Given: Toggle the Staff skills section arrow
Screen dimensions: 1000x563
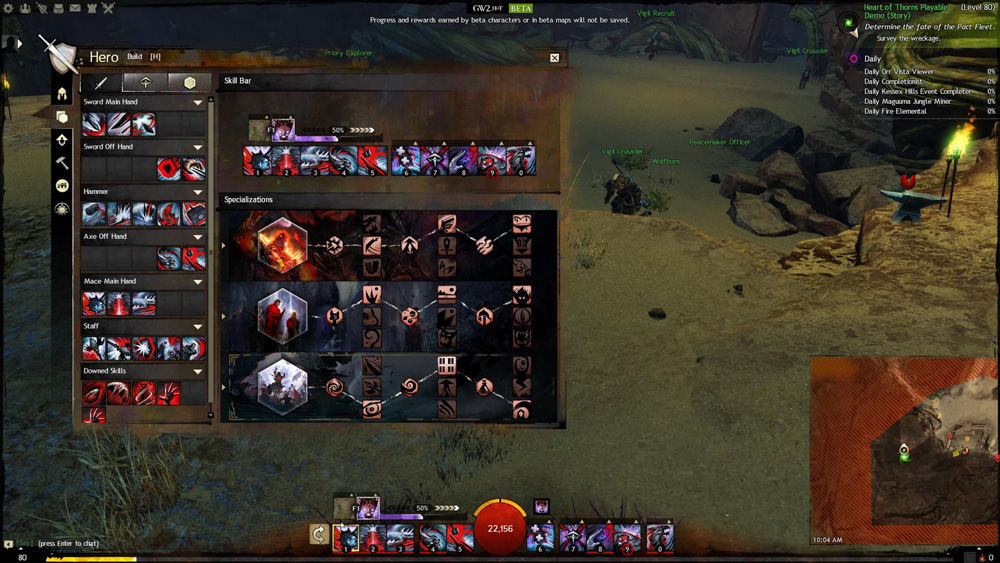Looking at the screenshot, I should [198, 326].
